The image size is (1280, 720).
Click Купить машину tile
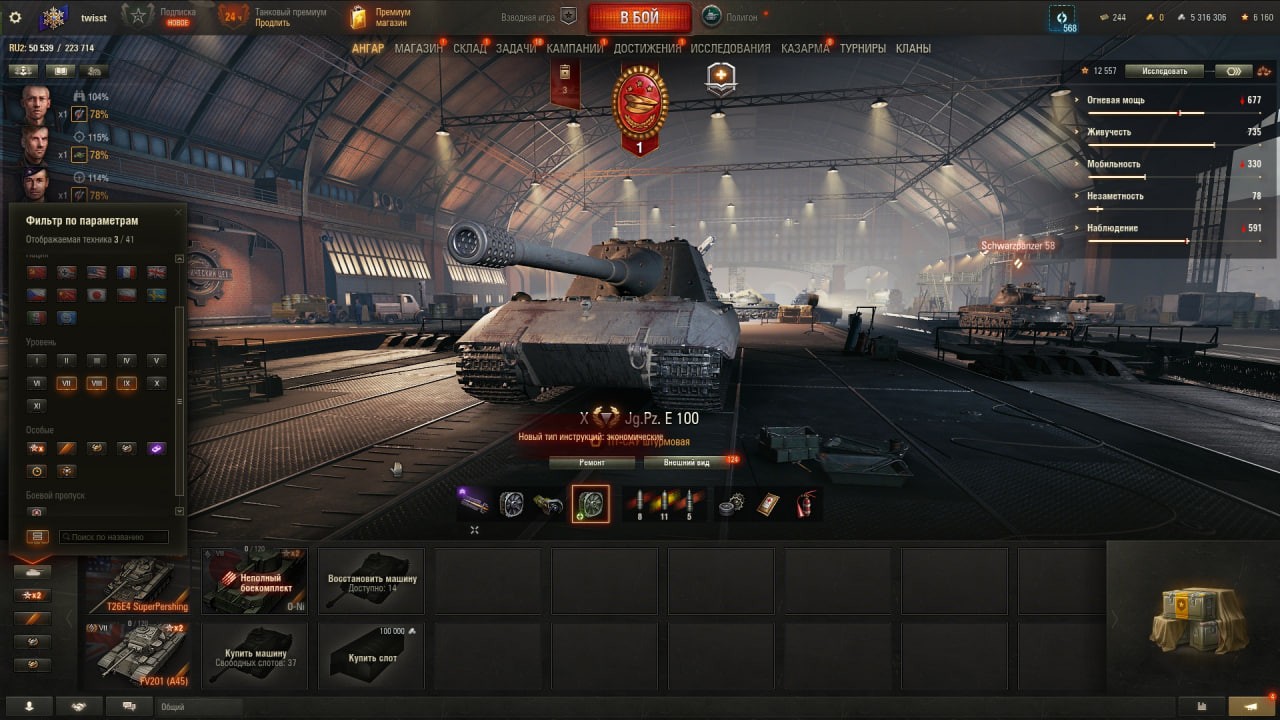255,655
